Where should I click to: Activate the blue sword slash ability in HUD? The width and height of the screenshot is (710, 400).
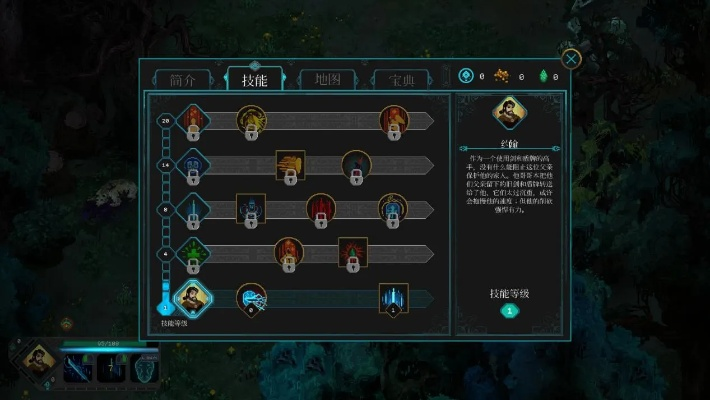[x=78, y=367]
